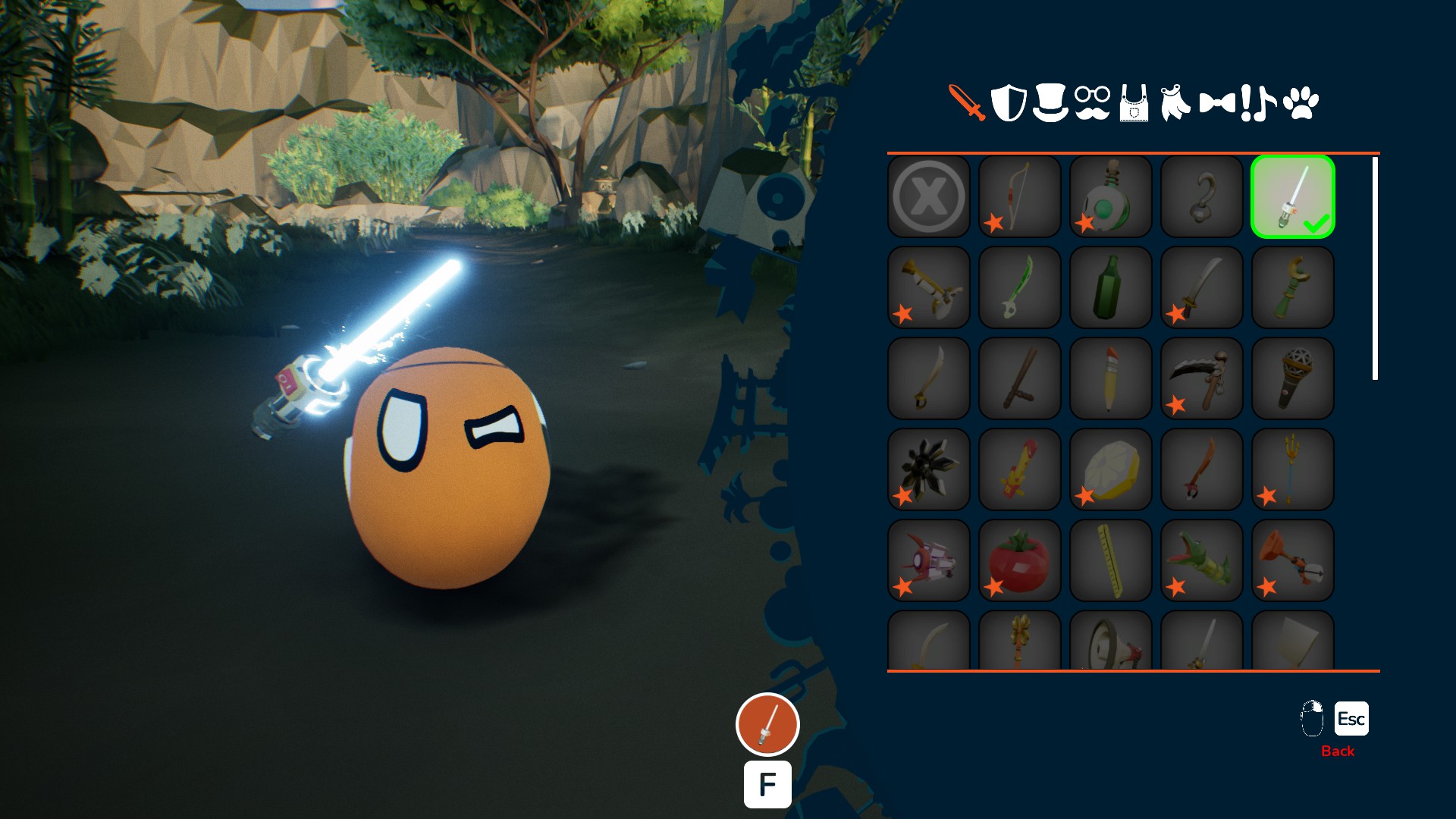Open the cape category tab

pos(1175,103)
